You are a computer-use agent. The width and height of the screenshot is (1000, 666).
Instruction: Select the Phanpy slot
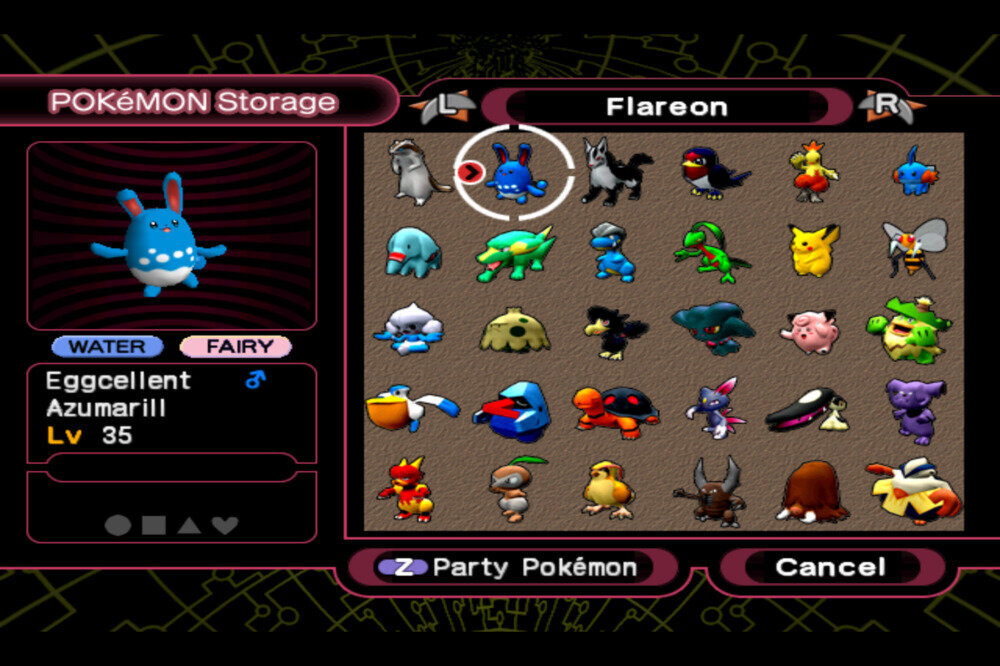coord(412,251)
